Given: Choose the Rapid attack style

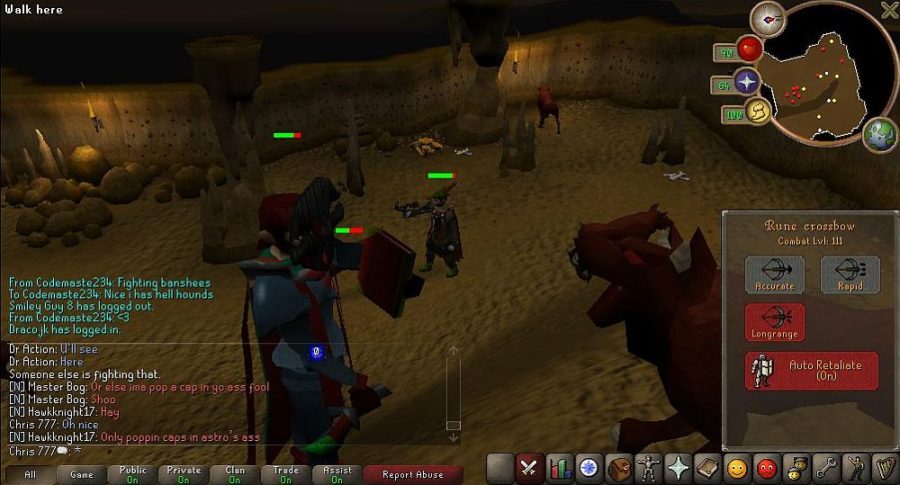Looking at the screenshot, I should coord(850,274).
